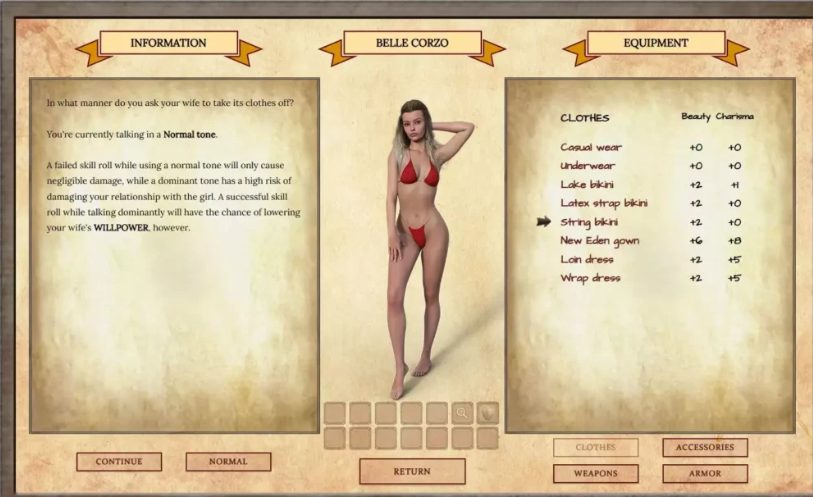Image resolution: width=813 pixels, height=497 pixels.
Task: Click the Continue button
Action: [x=119, y=462]
